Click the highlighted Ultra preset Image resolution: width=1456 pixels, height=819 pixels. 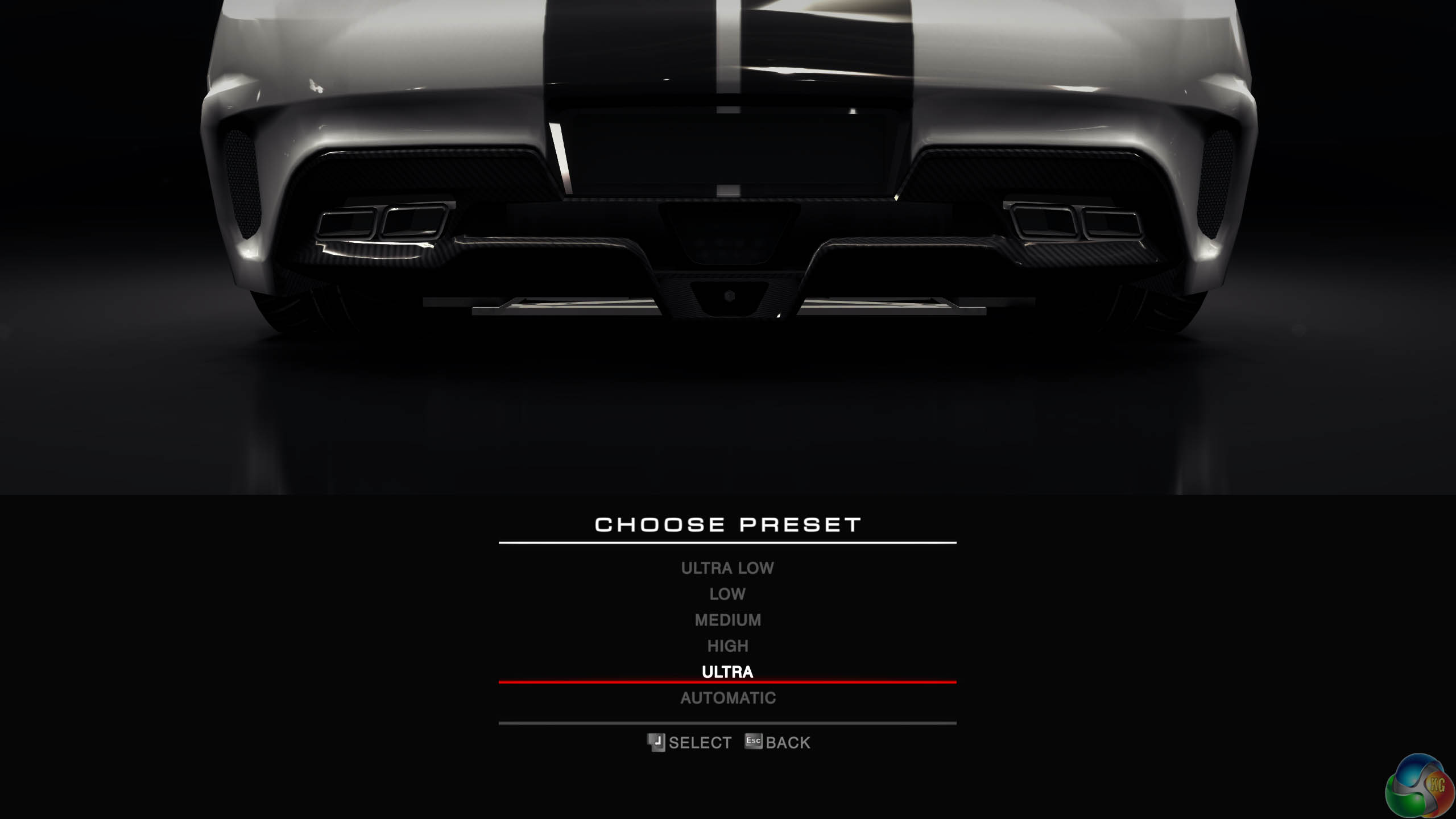pyautogui.click(x=727, y=672)
